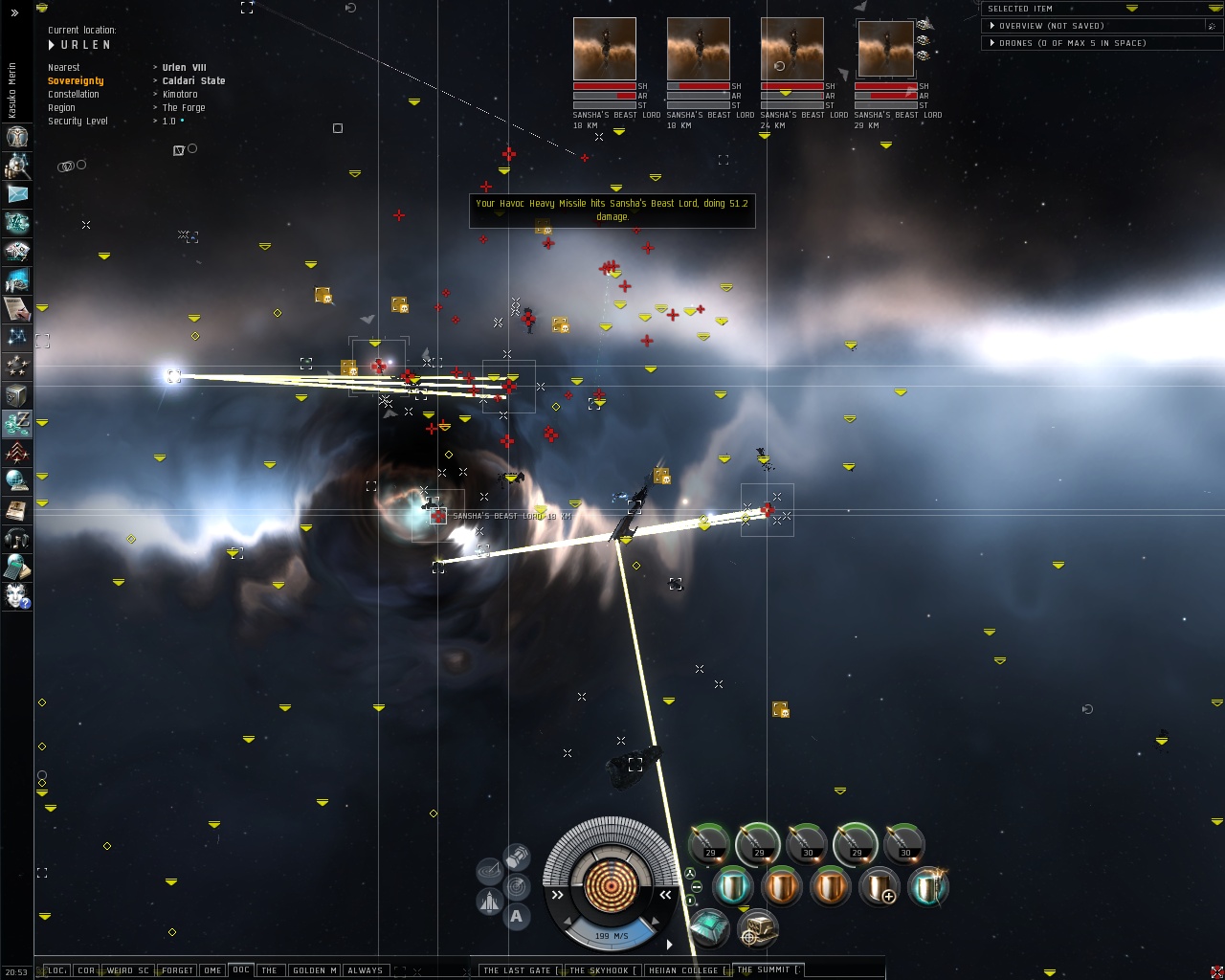Image resolution: width=1225 pixels, height=980 pixels.
Task: Open the character sheet portrait icon
Action: point(17,137)
